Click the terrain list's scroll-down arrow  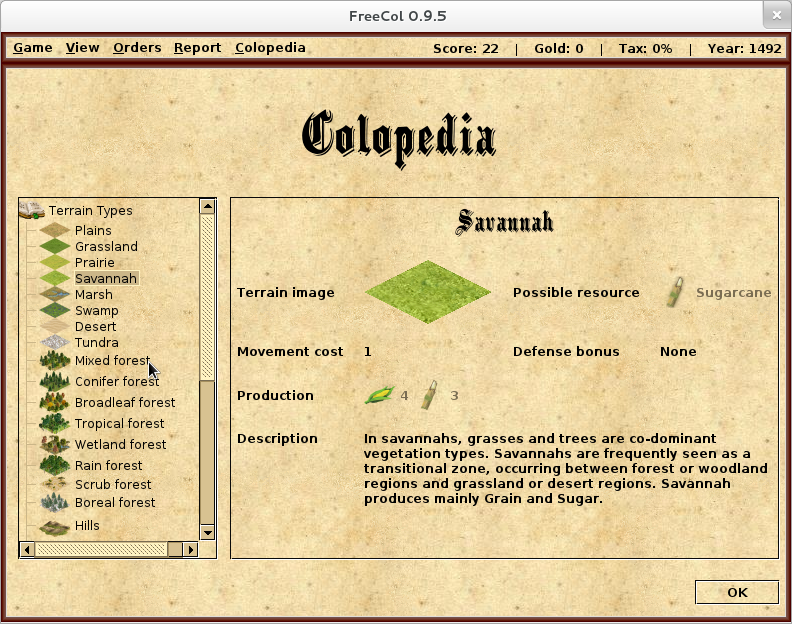point(207,532)
